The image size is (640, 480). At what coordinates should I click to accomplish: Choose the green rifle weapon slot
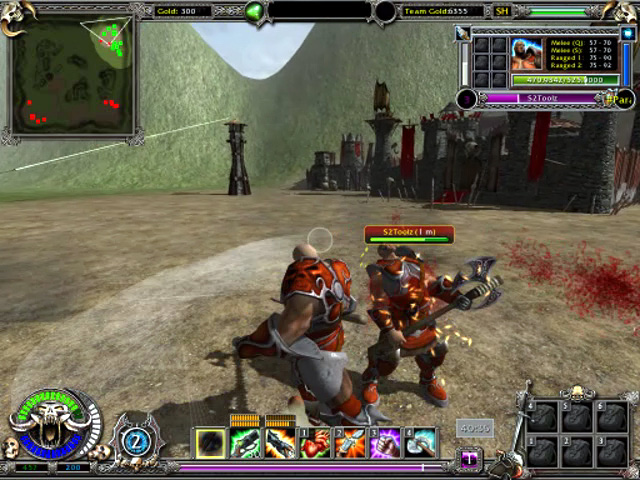click(245, 442)
